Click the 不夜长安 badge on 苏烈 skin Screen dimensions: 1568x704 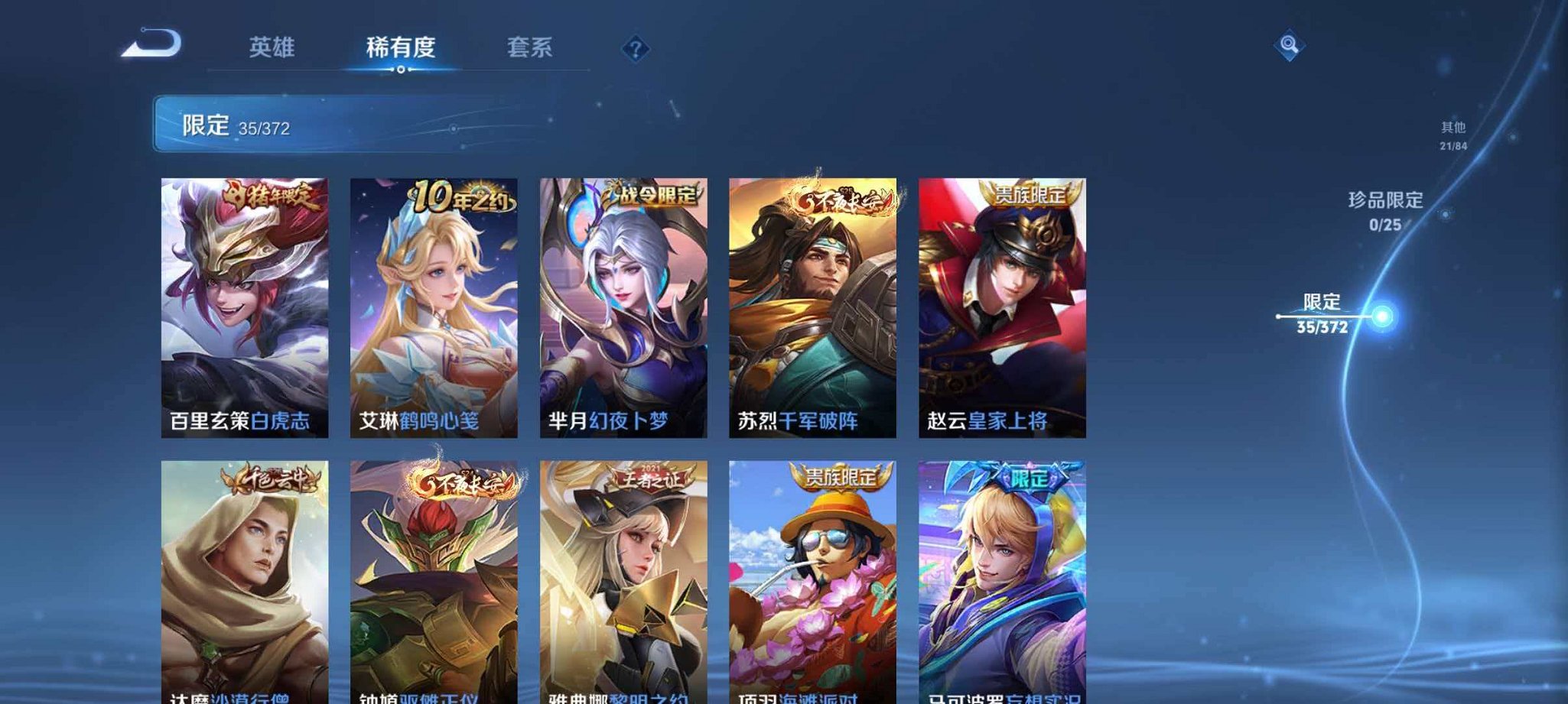pos(841,197)
